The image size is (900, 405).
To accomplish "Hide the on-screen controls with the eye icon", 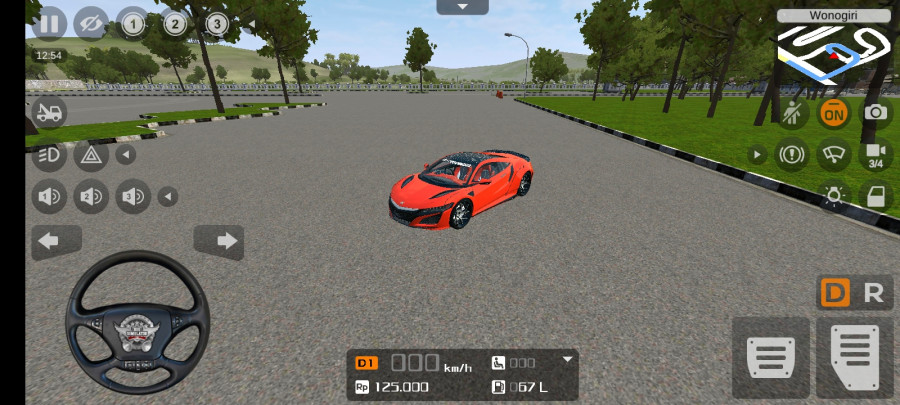I will pyautogui.click(x=91, y=23).
